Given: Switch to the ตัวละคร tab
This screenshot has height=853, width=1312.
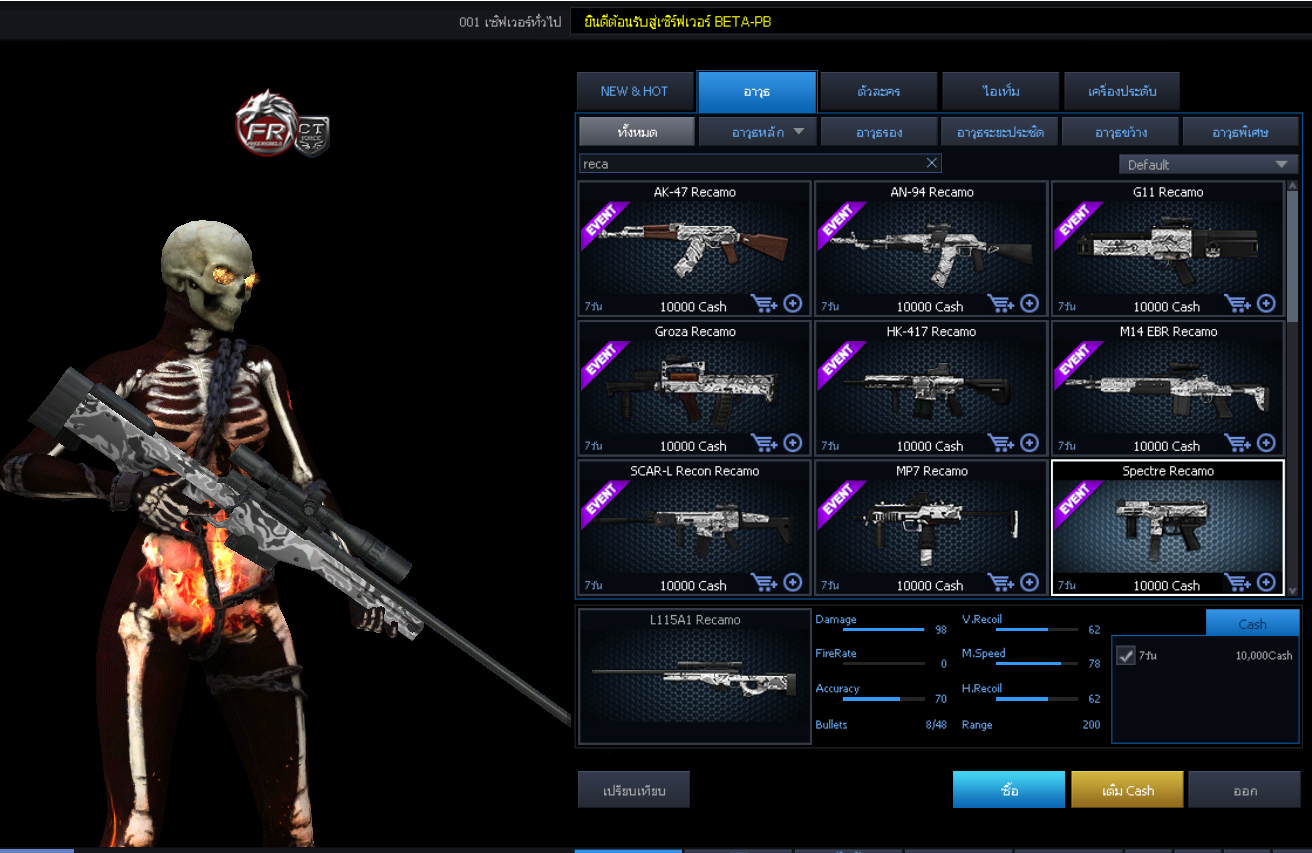Looking at the screenshot, I should coord(878,91).
